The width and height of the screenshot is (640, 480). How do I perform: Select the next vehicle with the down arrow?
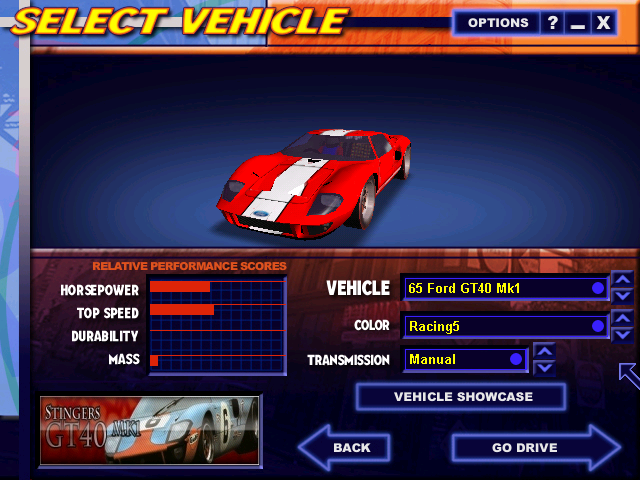tap(622, 296)
